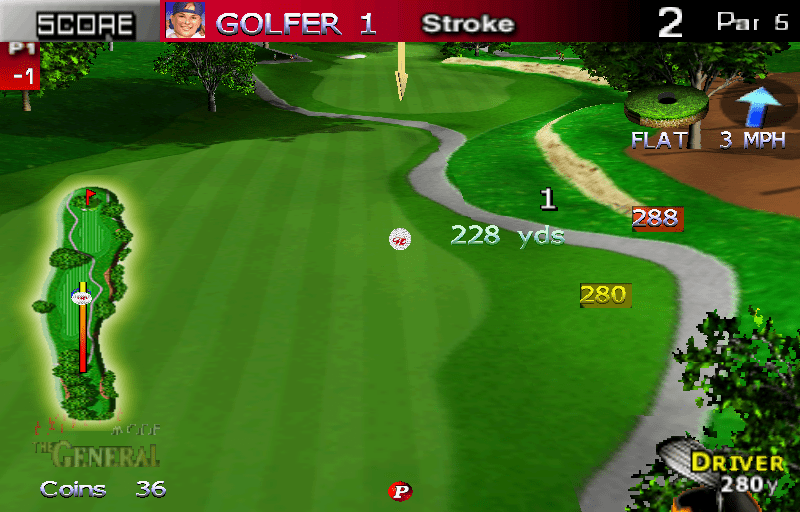Click the red P marker icon
Viewport: 800px width, 512px height.
[401, 491]
